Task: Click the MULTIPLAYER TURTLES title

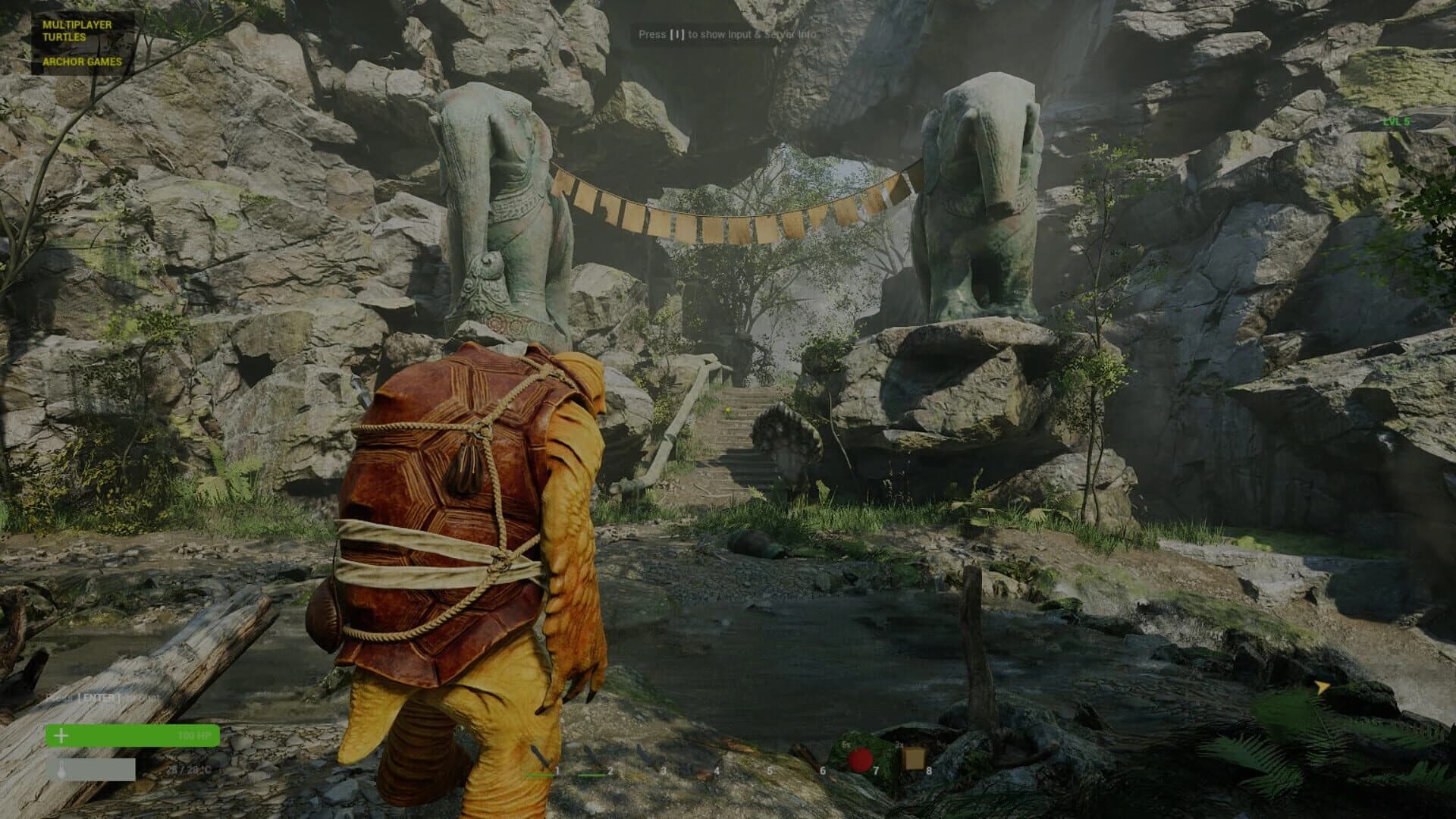Action: point(80,29)
